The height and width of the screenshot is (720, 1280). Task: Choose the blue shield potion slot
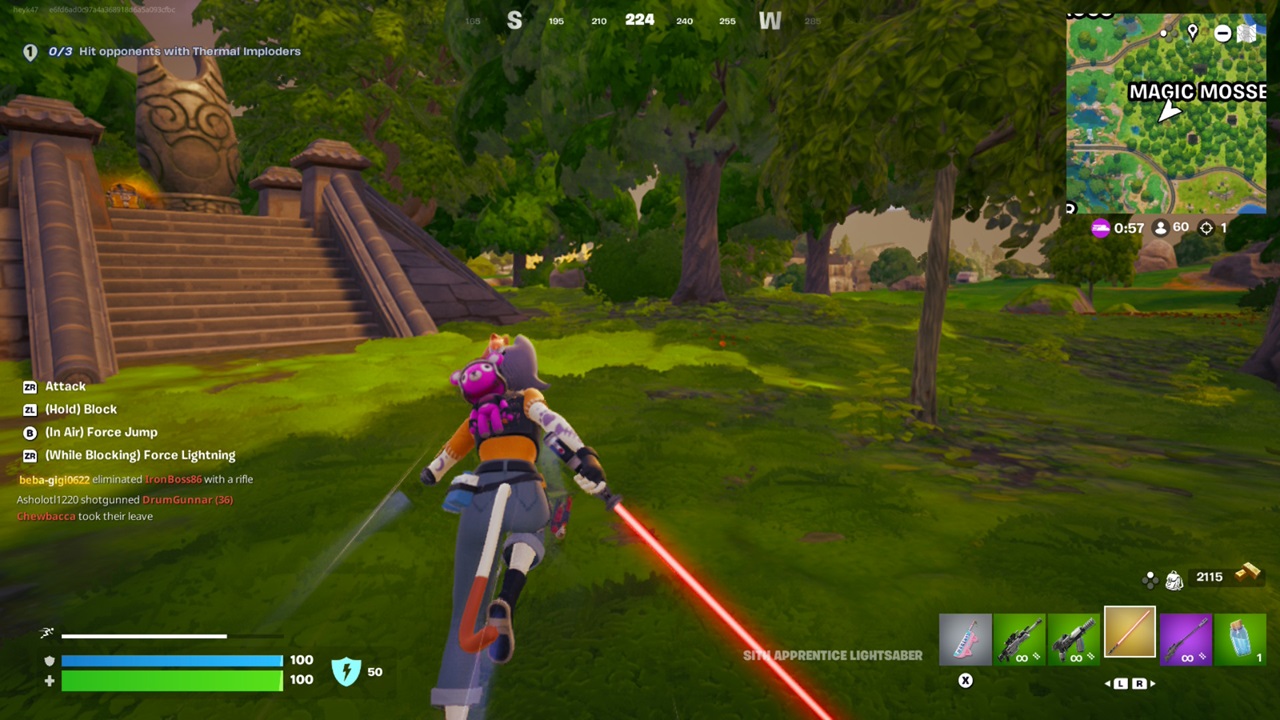pos(1240,640)
